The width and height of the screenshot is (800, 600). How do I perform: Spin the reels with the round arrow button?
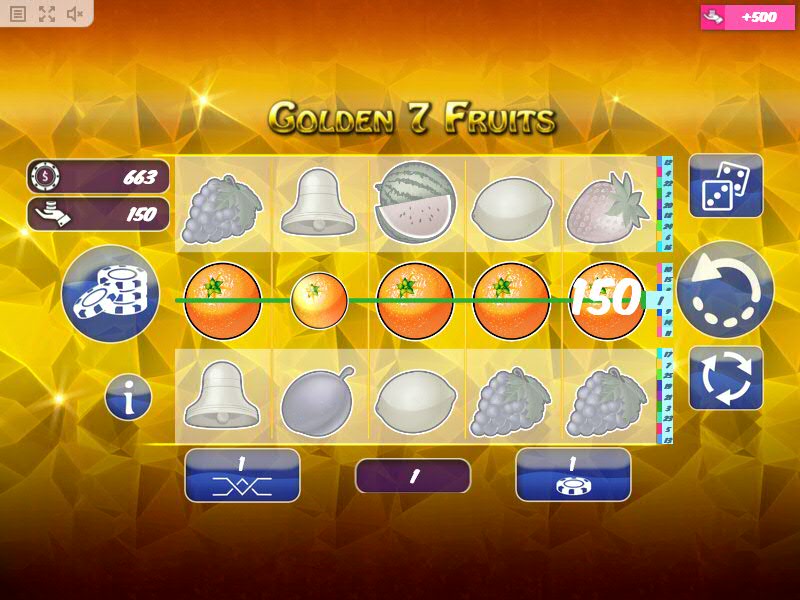pyautogui.click(x=725, y=290)
